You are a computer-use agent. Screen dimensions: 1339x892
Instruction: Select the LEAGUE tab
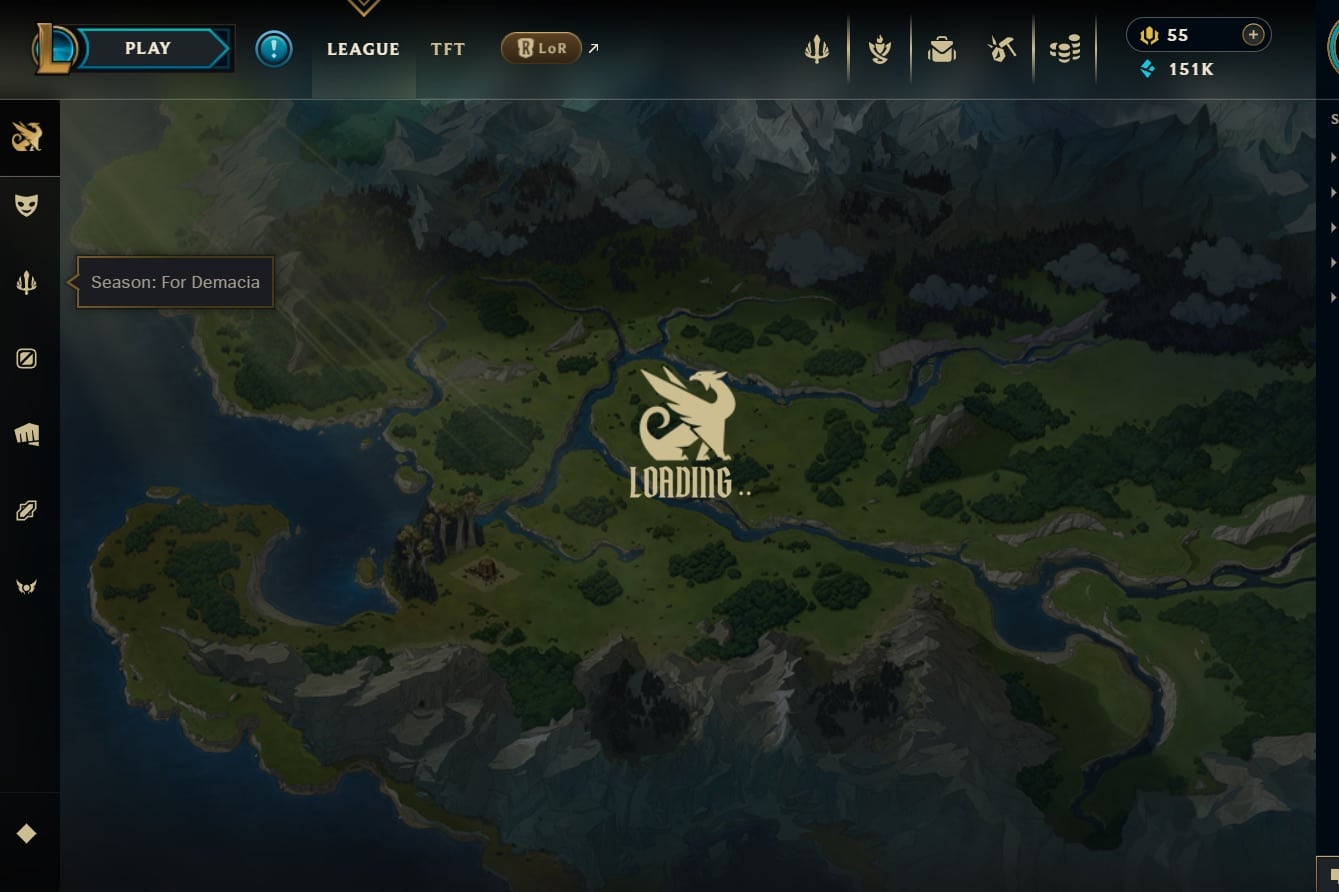pos(363,48)
